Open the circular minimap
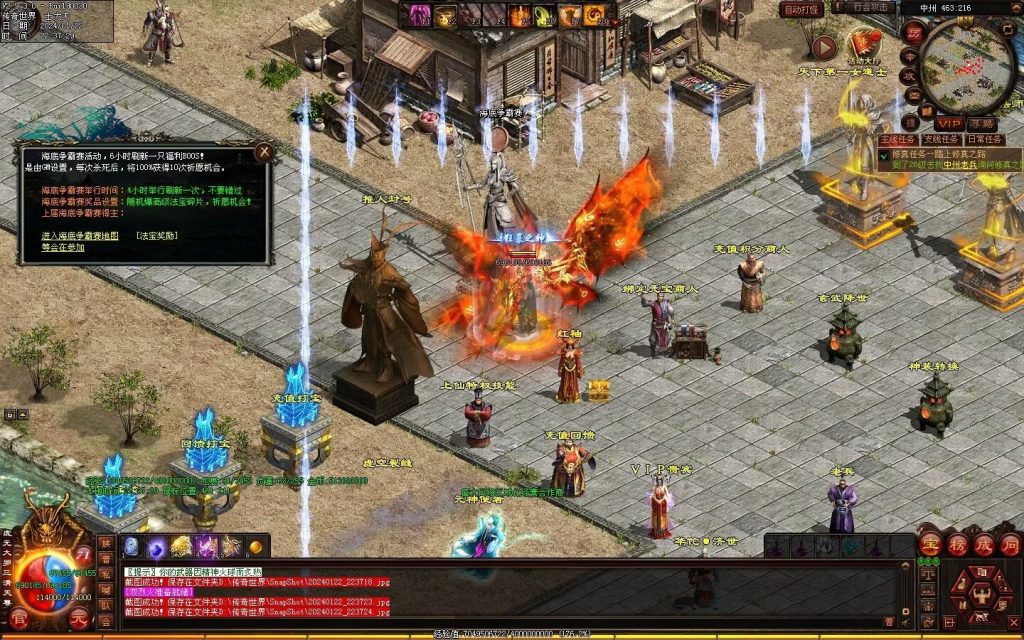Screen dimensions: 1024x640 [x=969, y=65]
